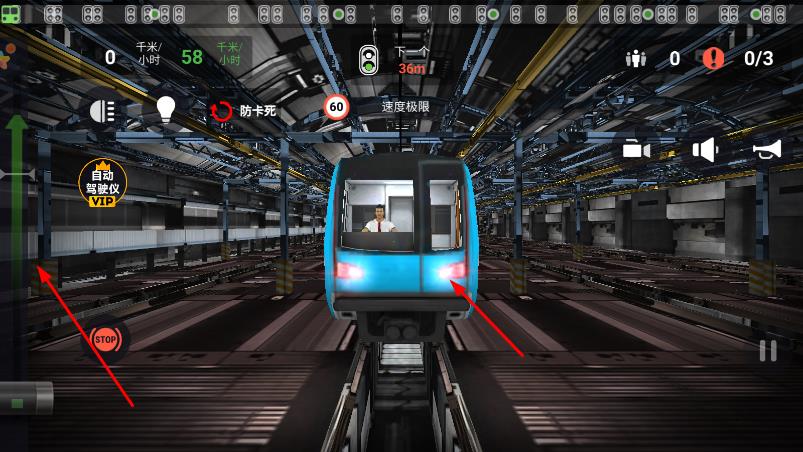The height and width of the screenshot is (452, 803).
Task: Change the camera view
Action: tap(636, 150)
